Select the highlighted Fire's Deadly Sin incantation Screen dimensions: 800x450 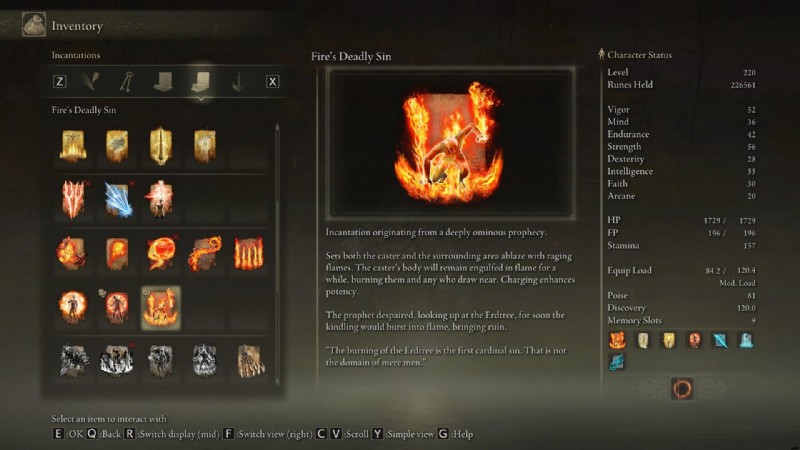click(160, 307)
